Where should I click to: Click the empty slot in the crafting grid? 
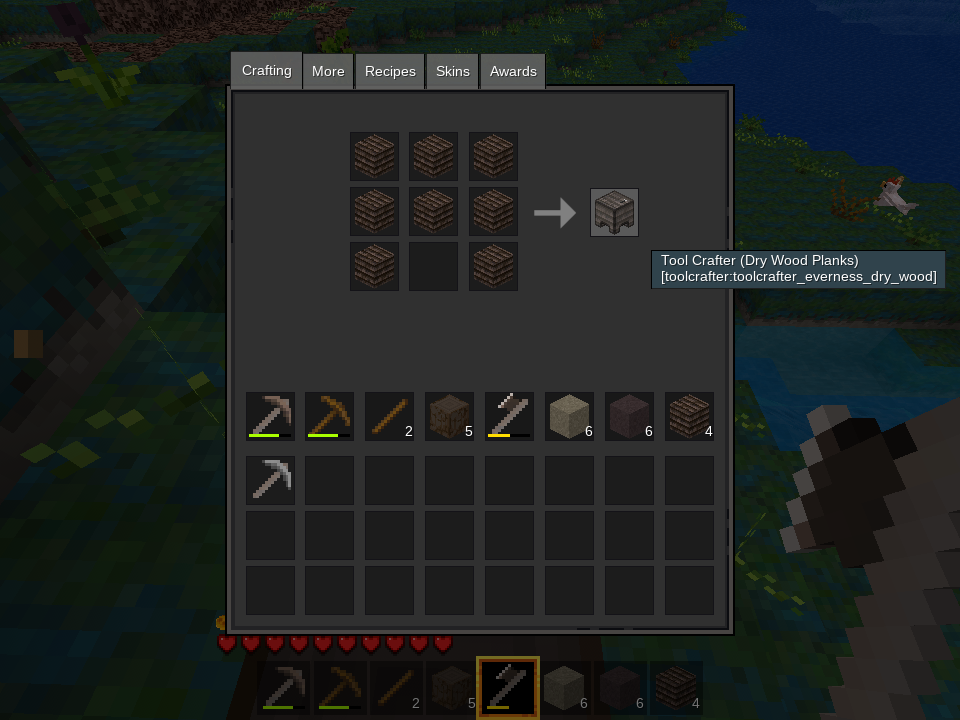pyautogui.click(x=433, y=266)
